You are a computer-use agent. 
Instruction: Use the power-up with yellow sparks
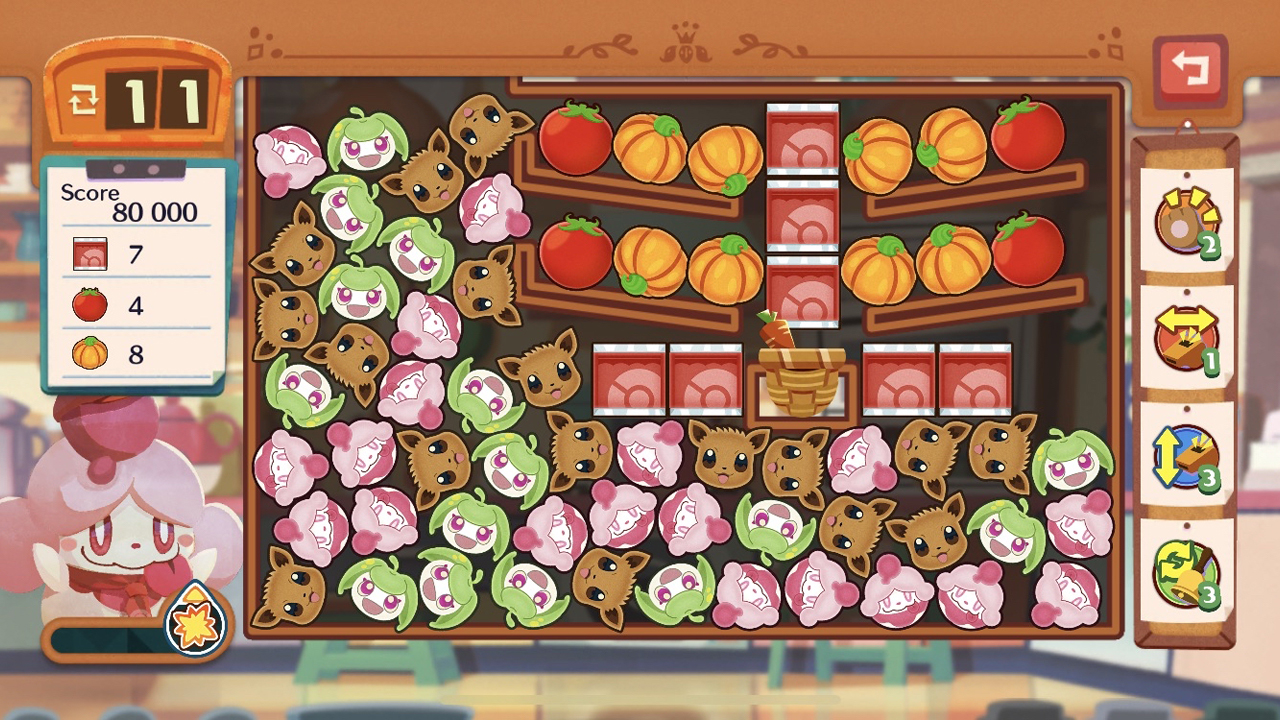coord(1187,220)
